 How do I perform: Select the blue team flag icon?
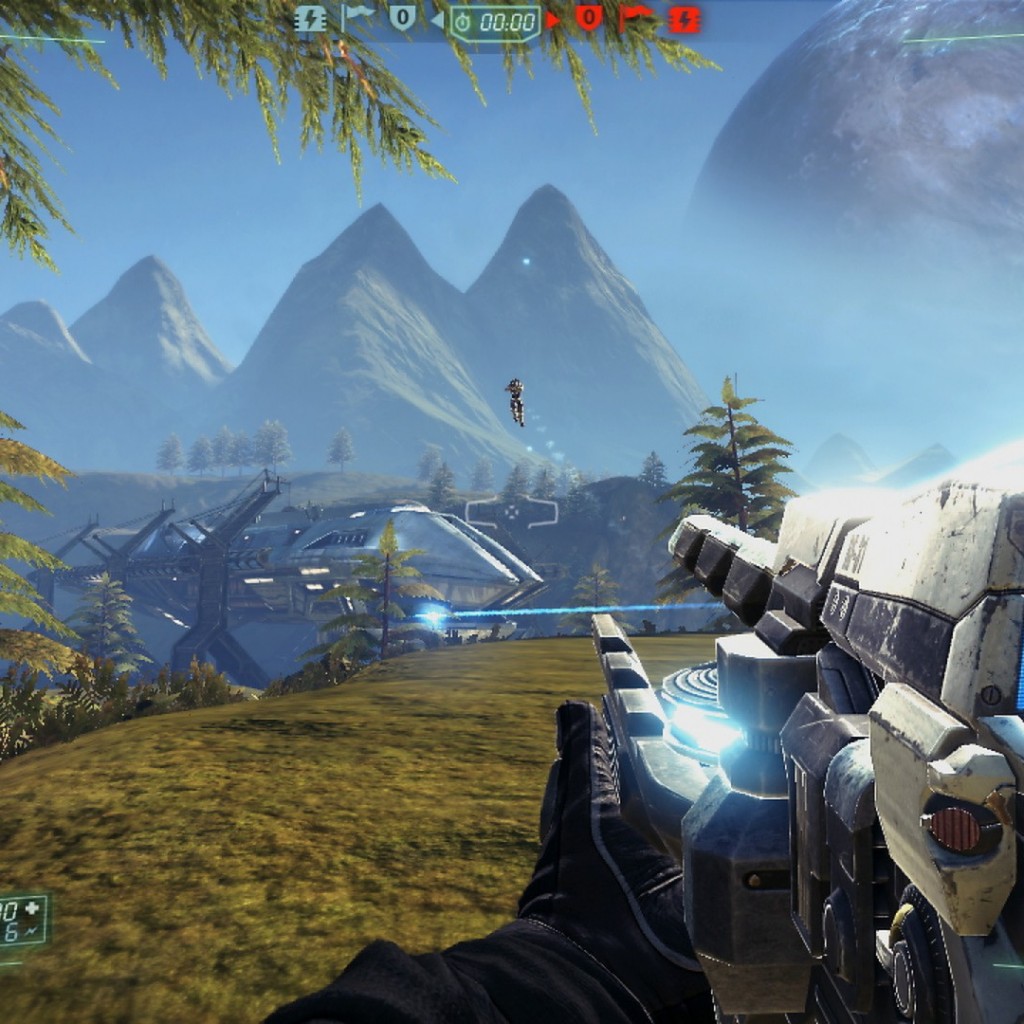pyautogui.click(x=357, y=18)
